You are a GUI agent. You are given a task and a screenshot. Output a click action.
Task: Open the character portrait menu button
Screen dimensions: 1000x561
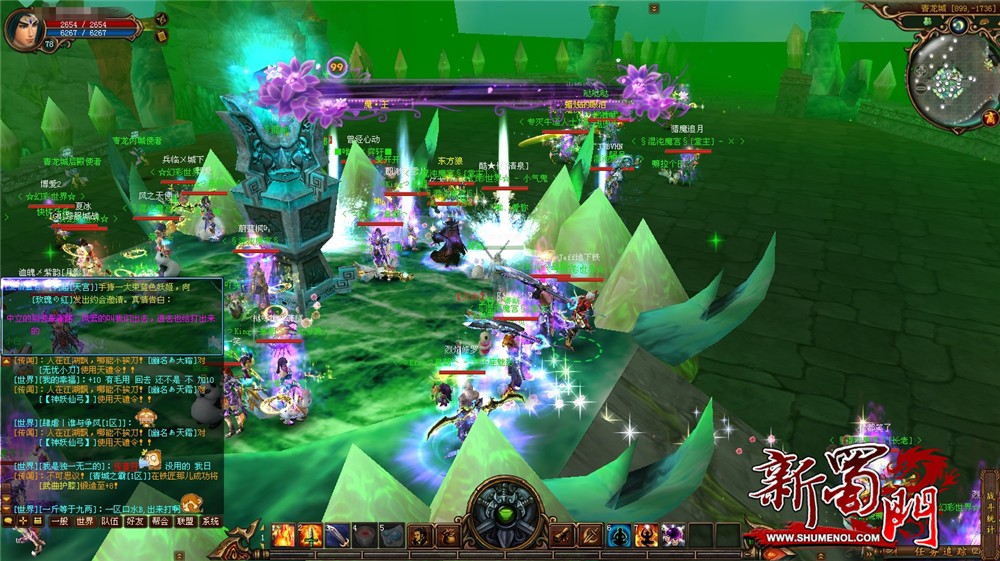click(420, 536)
